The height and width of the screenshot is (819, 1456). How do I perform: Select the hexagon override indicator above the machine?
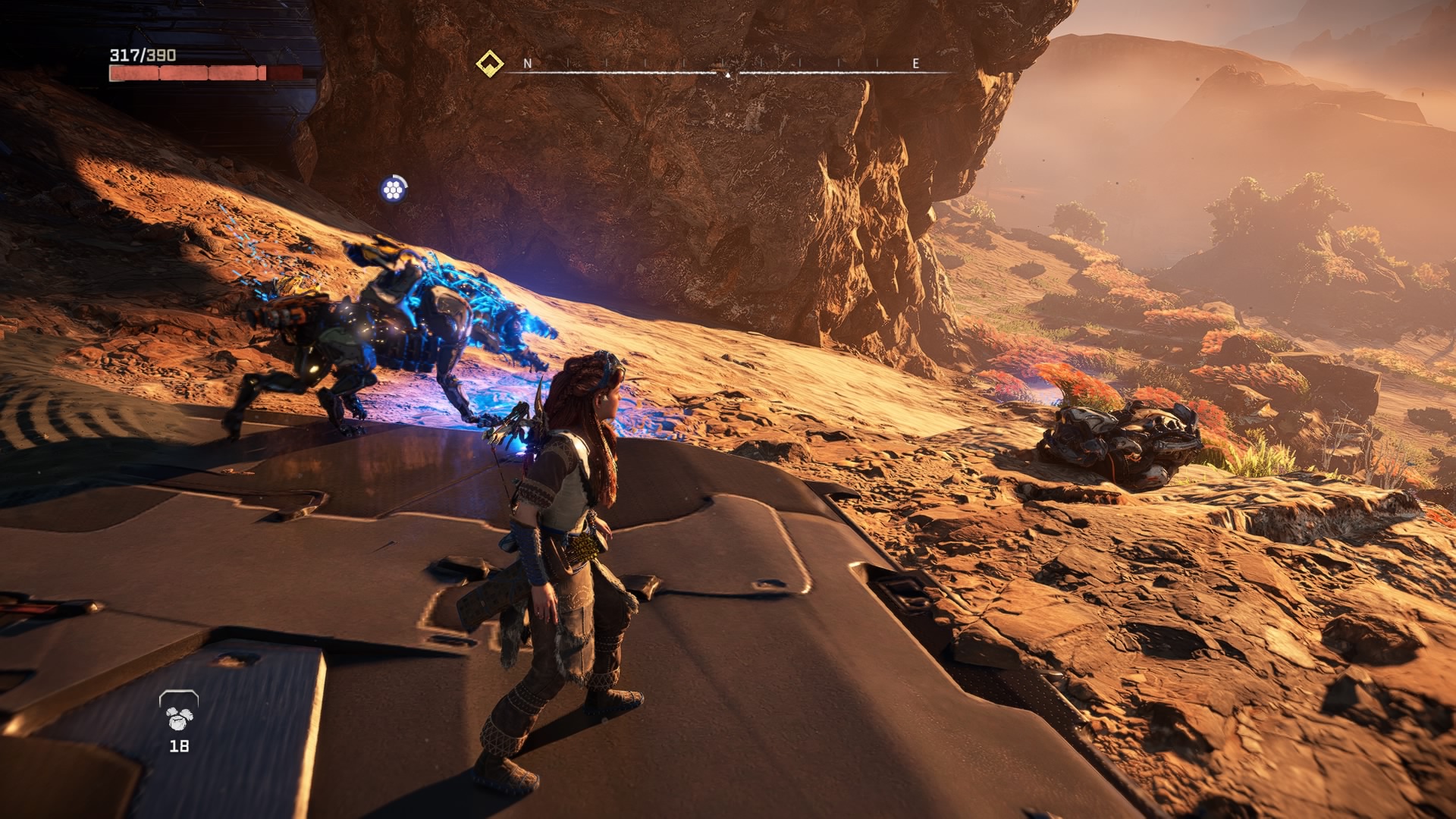[393, 189]
